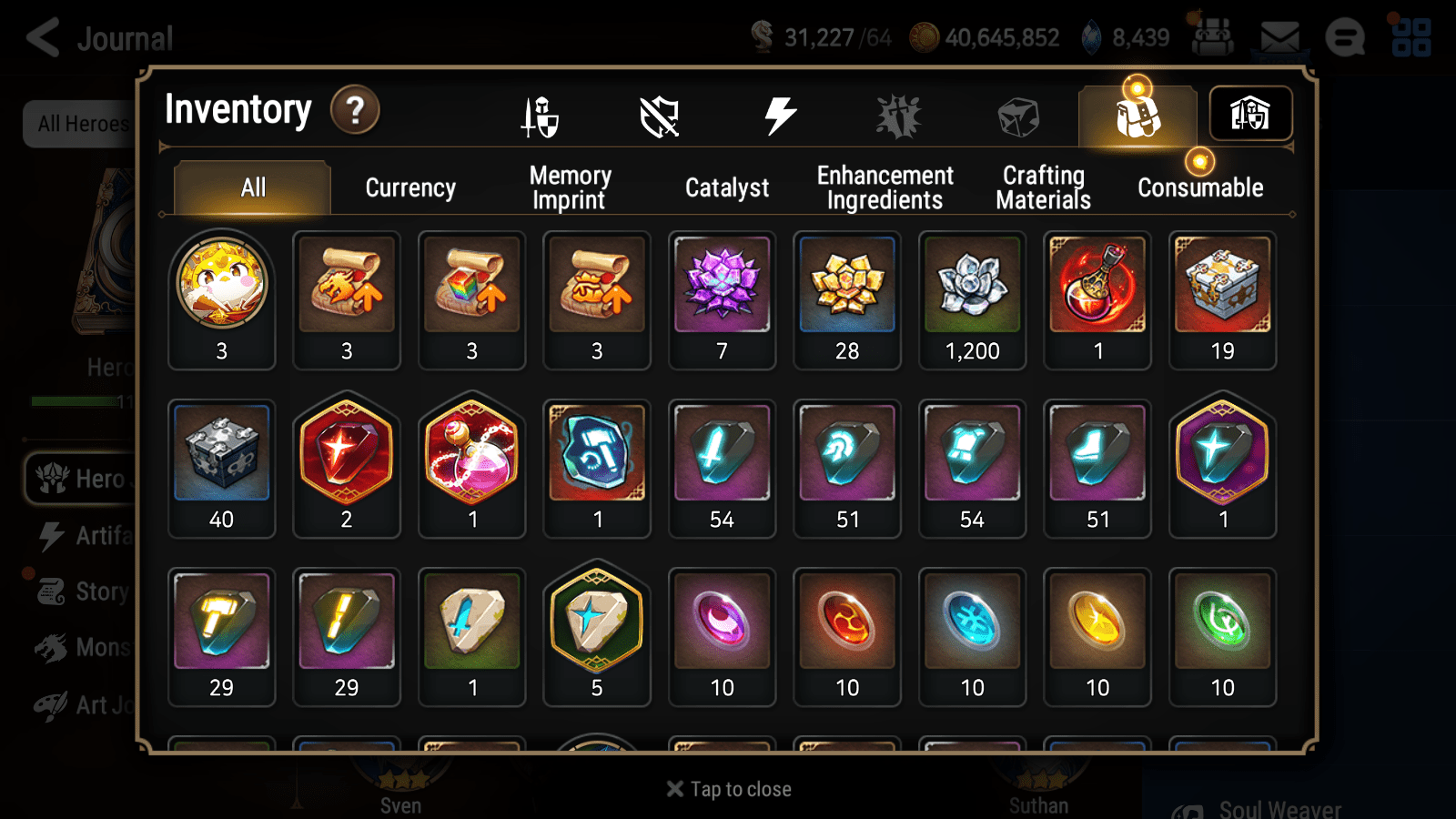Screen dimensions: 1456x819
Task: Open the Enhancement Ingredients tab
Action: pyautogui.click(x=885, y=187)
